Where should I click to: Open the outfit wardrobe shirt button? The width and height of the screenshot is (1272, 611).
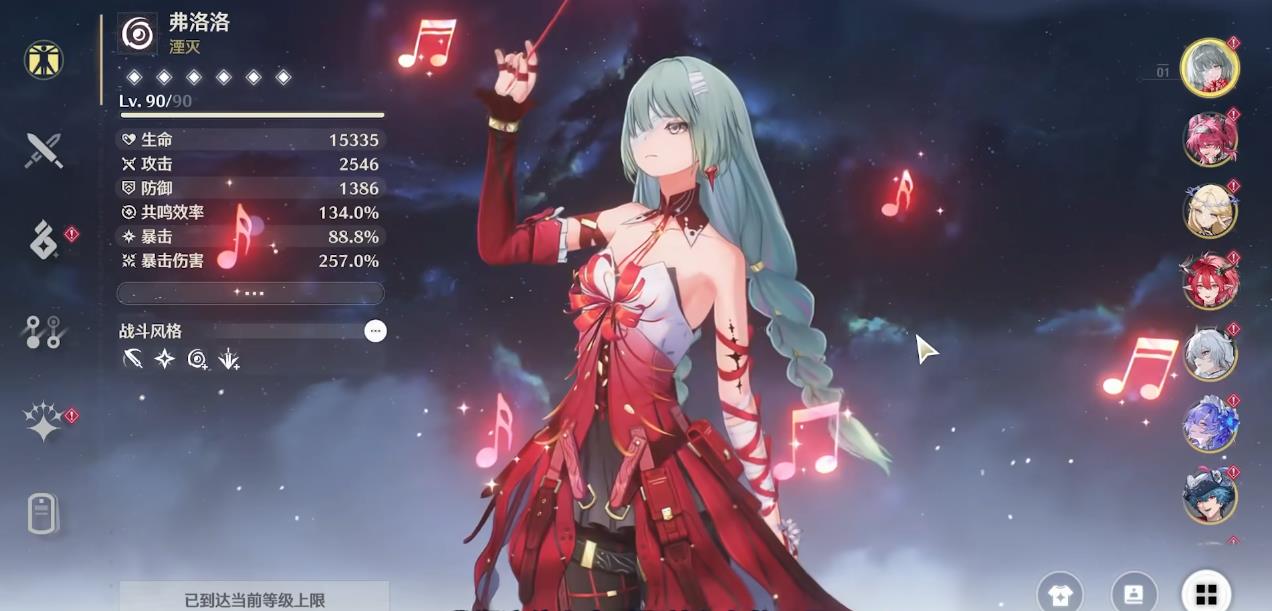1060,594
